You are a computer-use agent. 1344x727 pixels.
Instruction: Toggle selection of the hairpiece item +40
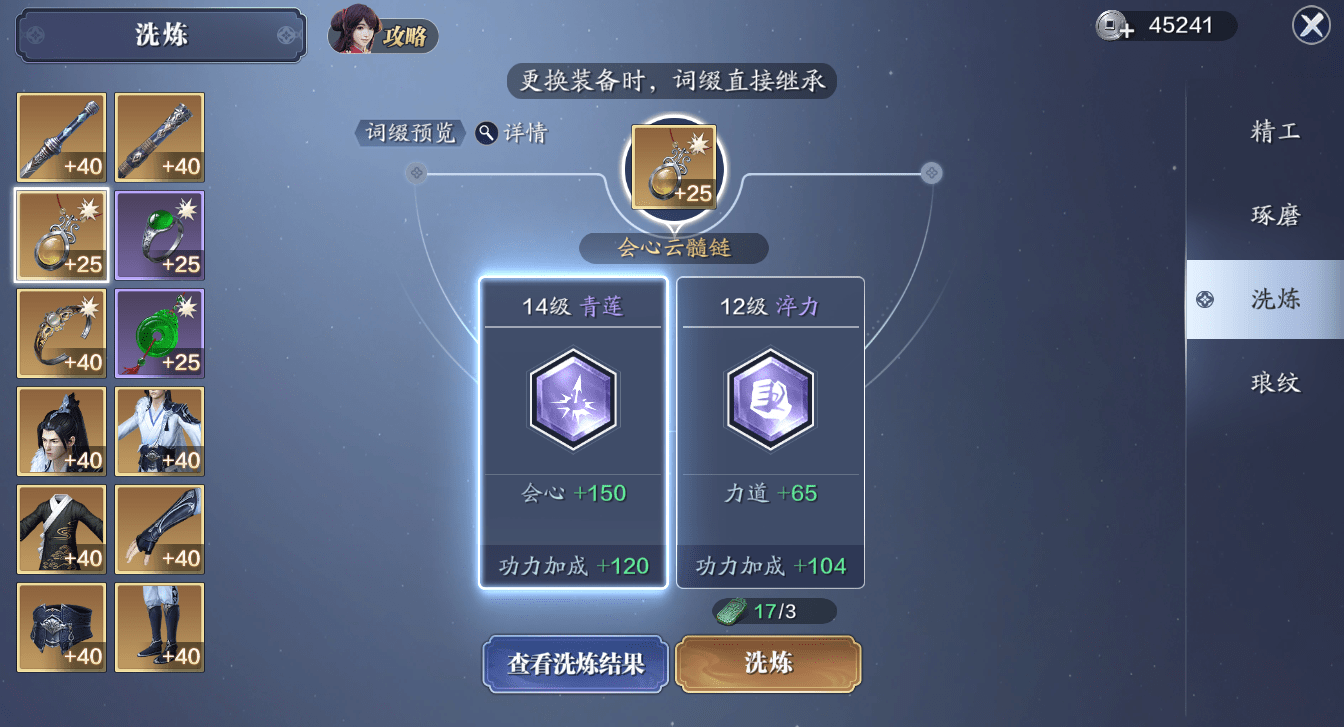pyautogui.click(x=61, y=431)
